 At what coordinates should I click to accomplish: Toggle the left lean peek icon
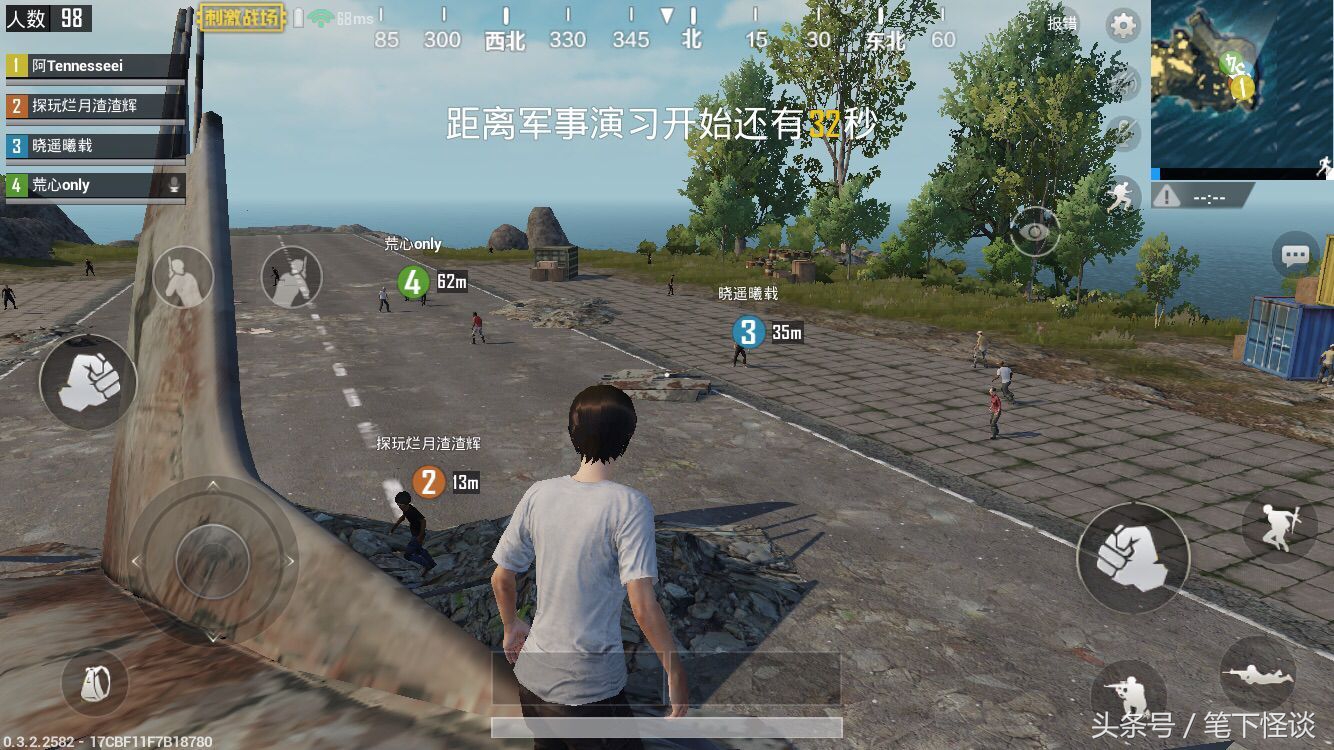pyautogui.click(x=184, y=278)
